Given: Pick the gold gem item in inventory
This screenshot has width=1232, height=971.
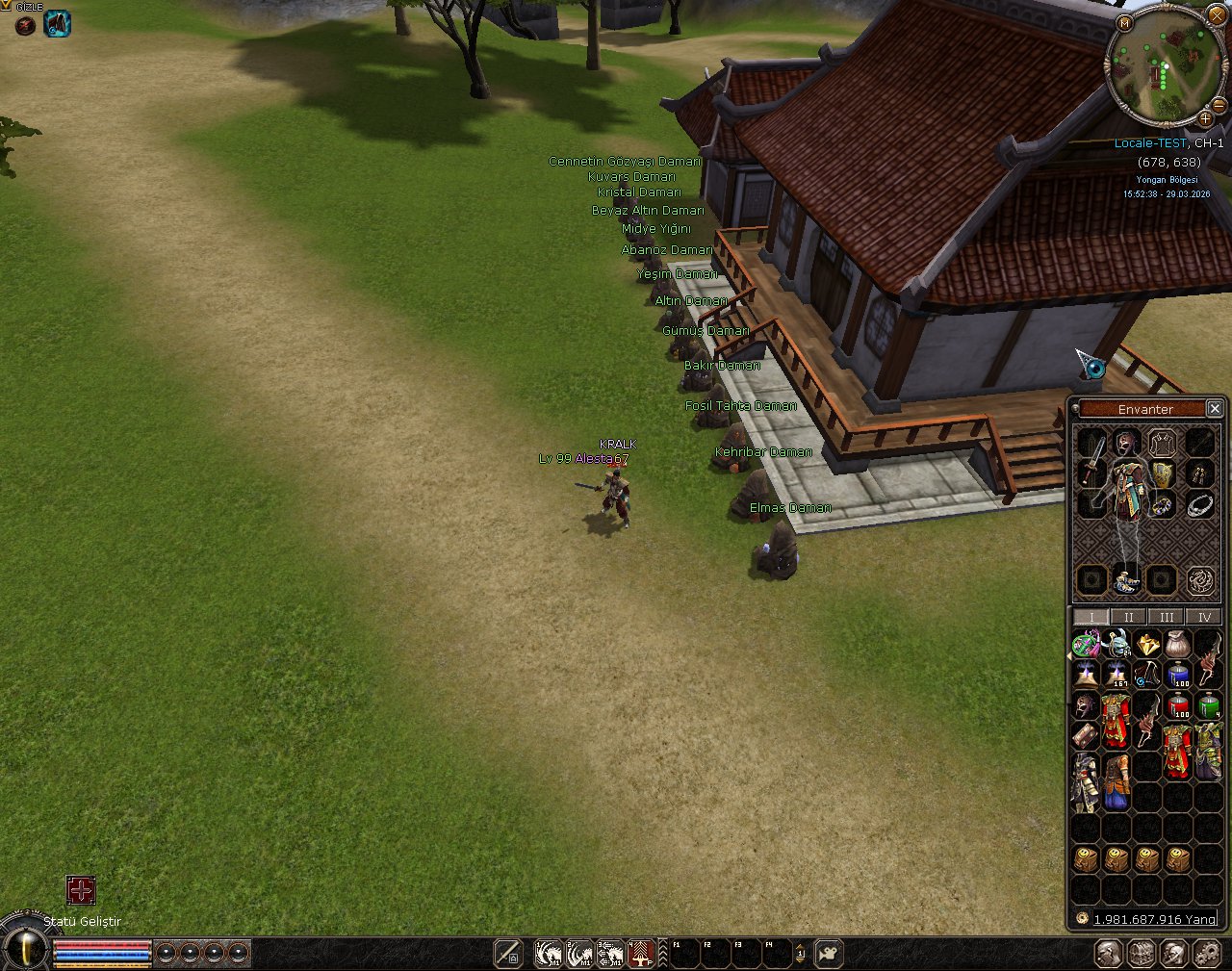Looking at the screenshot, I should [1147, 644].
